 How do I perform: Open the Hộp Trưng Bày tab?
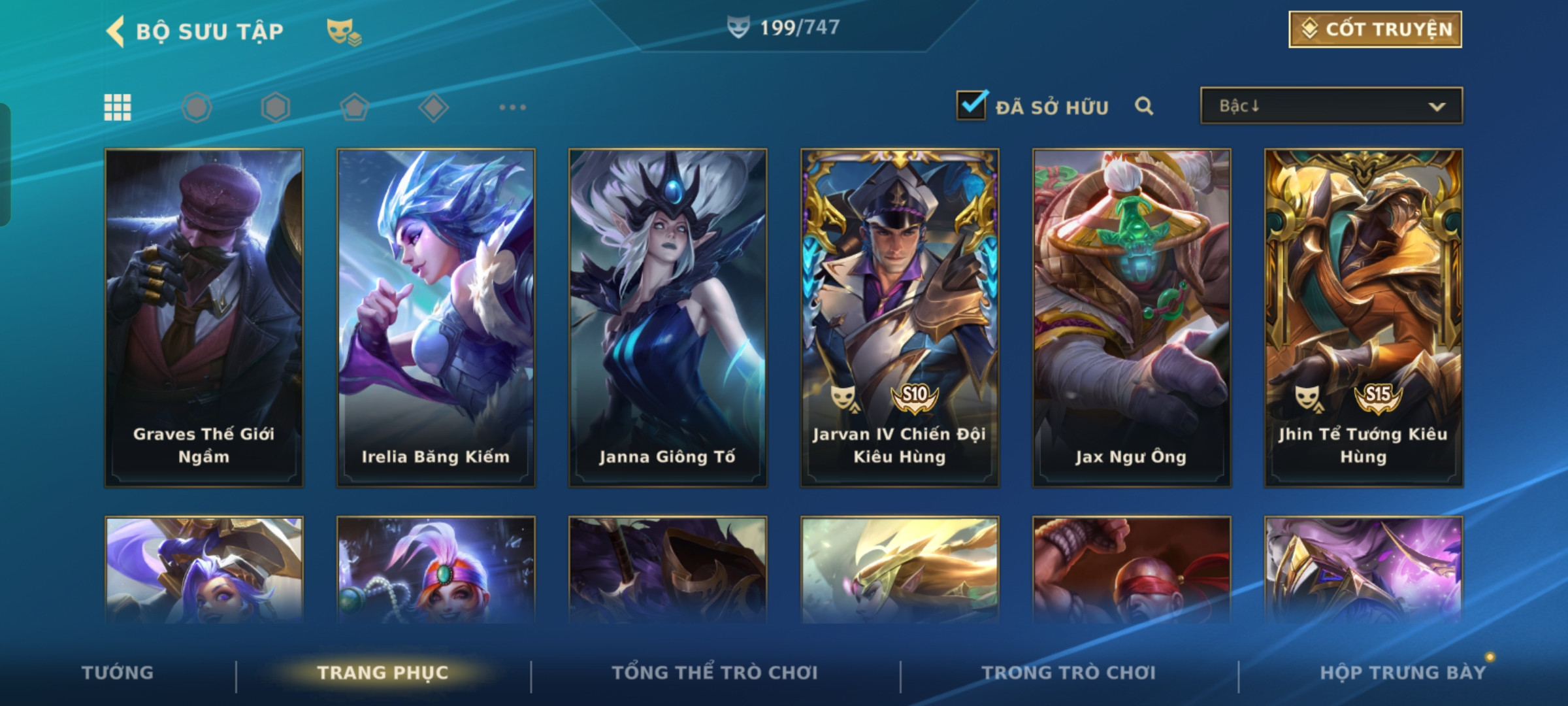pyautogui.click(x=1403, y=673)
